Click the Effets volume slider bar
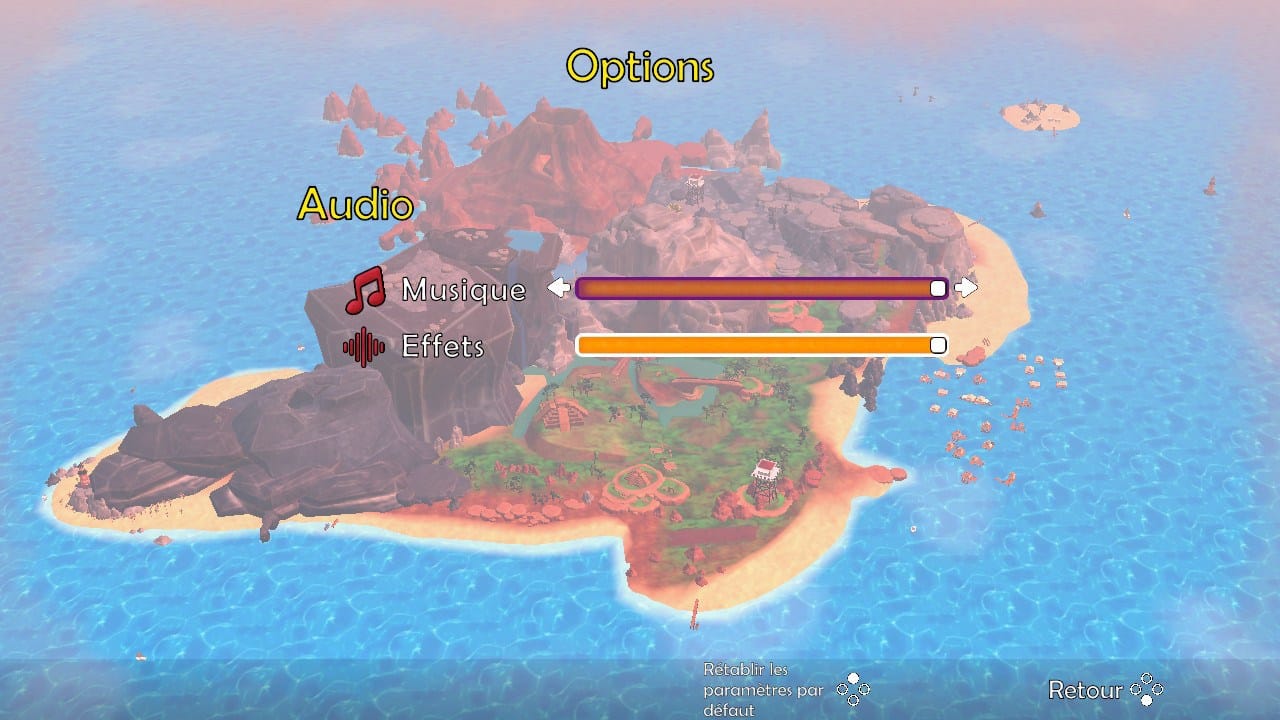Viewport: 1280px width, 720px height. click(760, 345)
